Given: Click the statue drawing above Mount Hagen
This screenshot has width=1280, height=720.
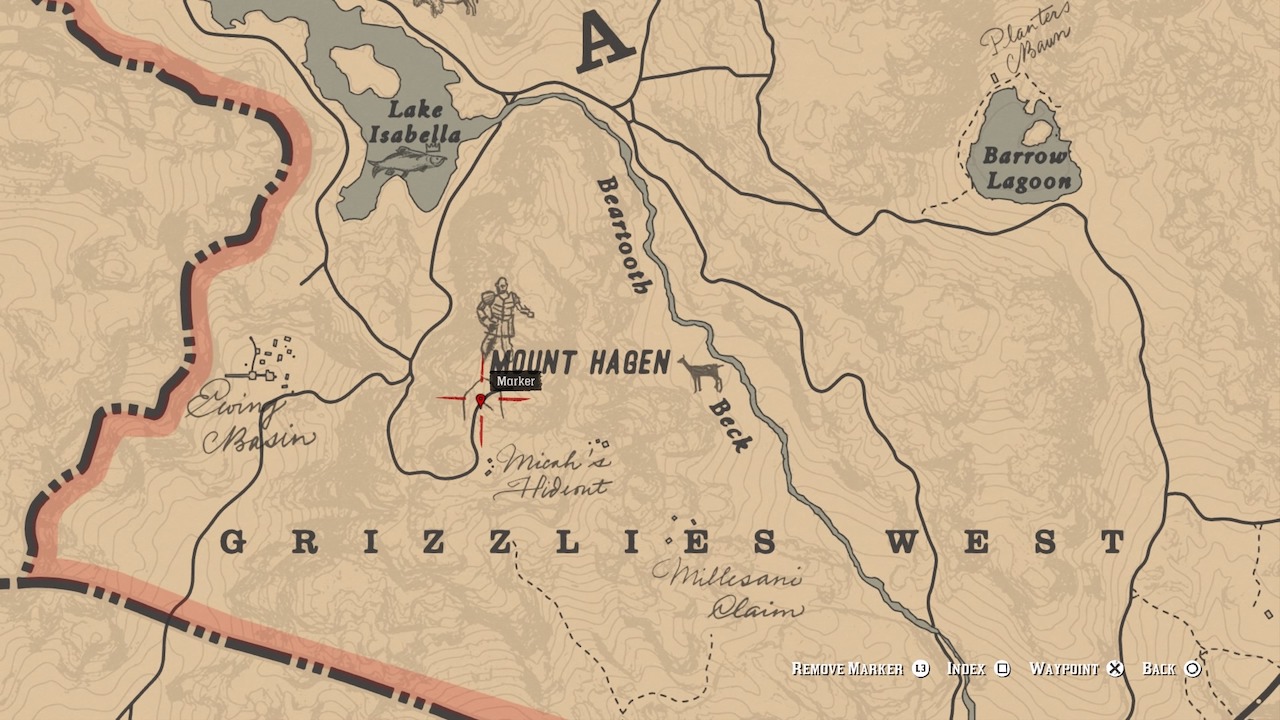Looking at the screenshot, I should [x=500, y=310].
